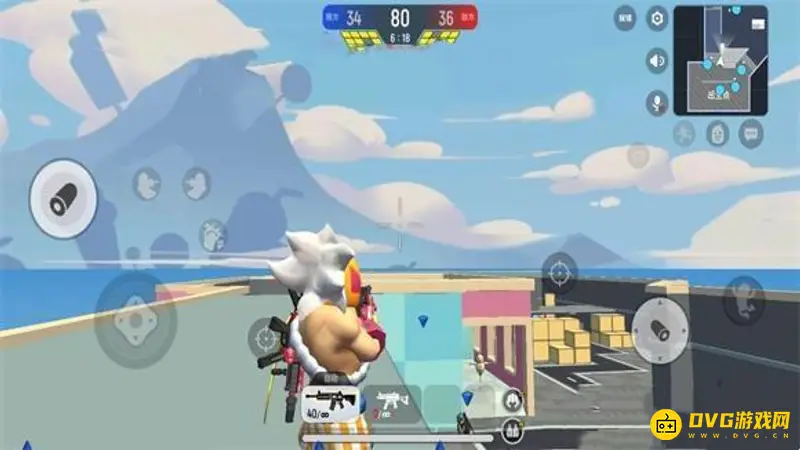Tap the crosshair button beside the character
The width and height of the screenshot is (800, 450).
[267, 337]
